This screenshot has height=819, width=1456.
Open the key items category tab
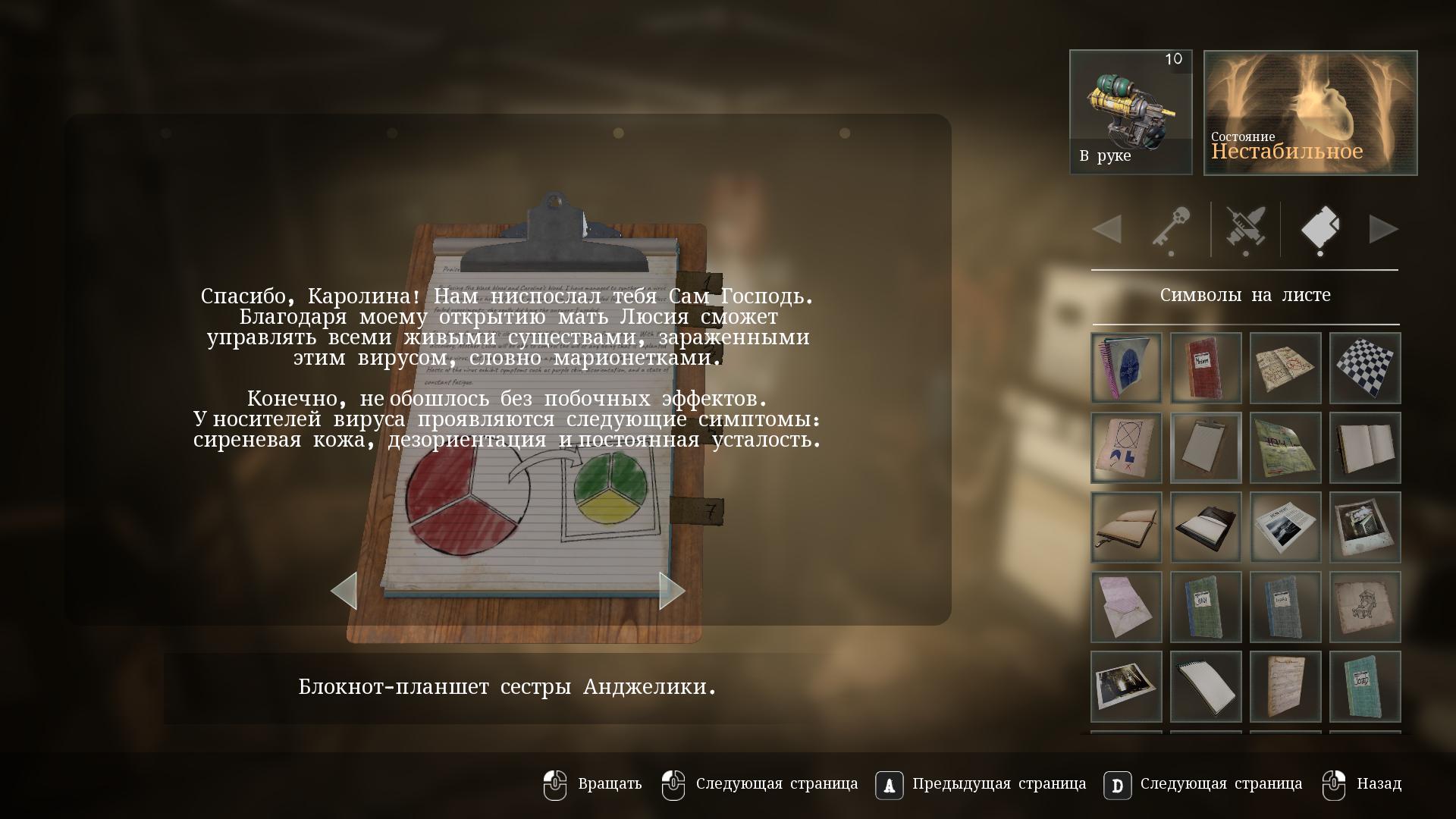click(x=1170, y=229)
